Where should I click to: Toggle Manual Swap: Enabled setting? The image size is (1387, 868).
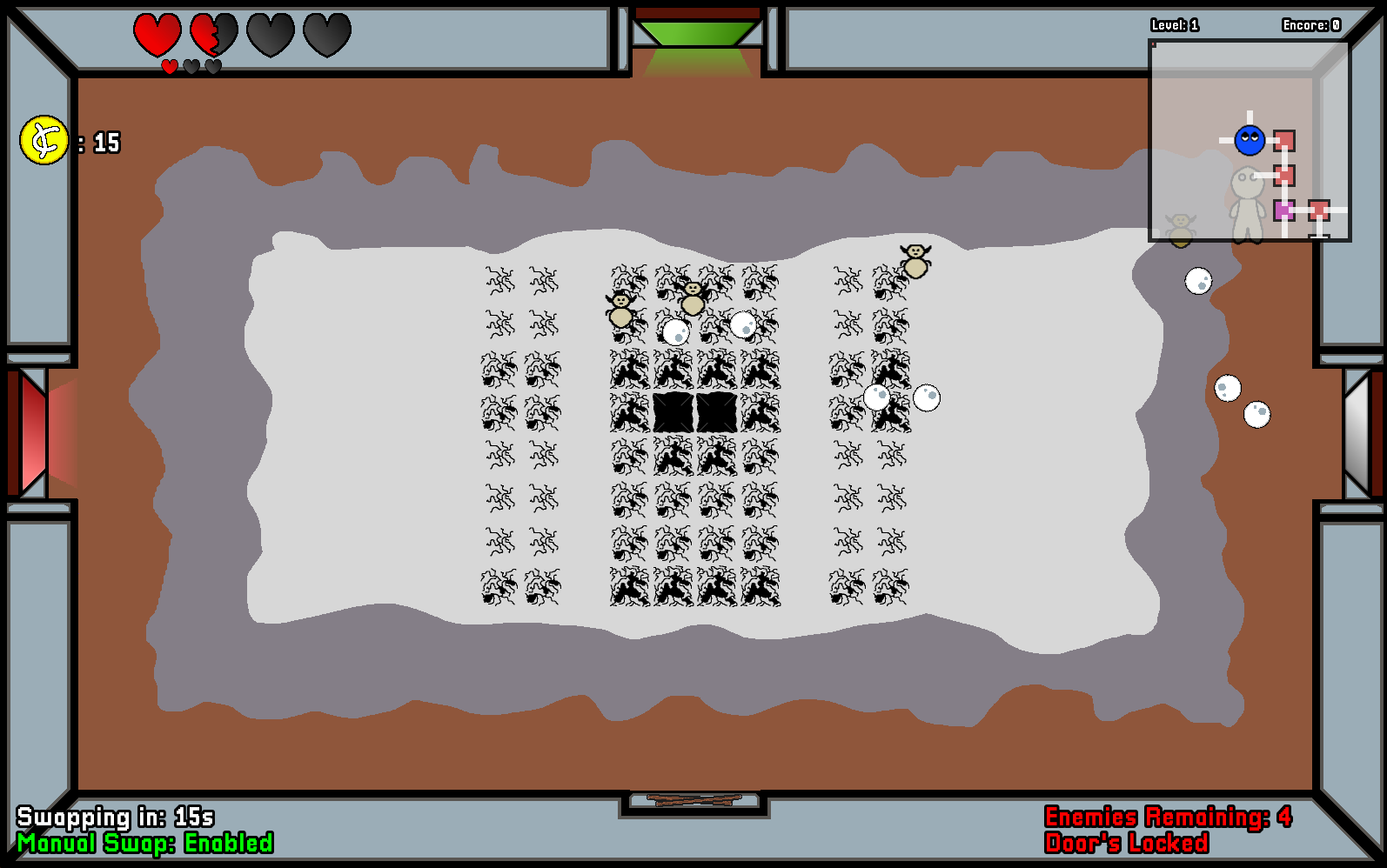[x=146, y=843]
